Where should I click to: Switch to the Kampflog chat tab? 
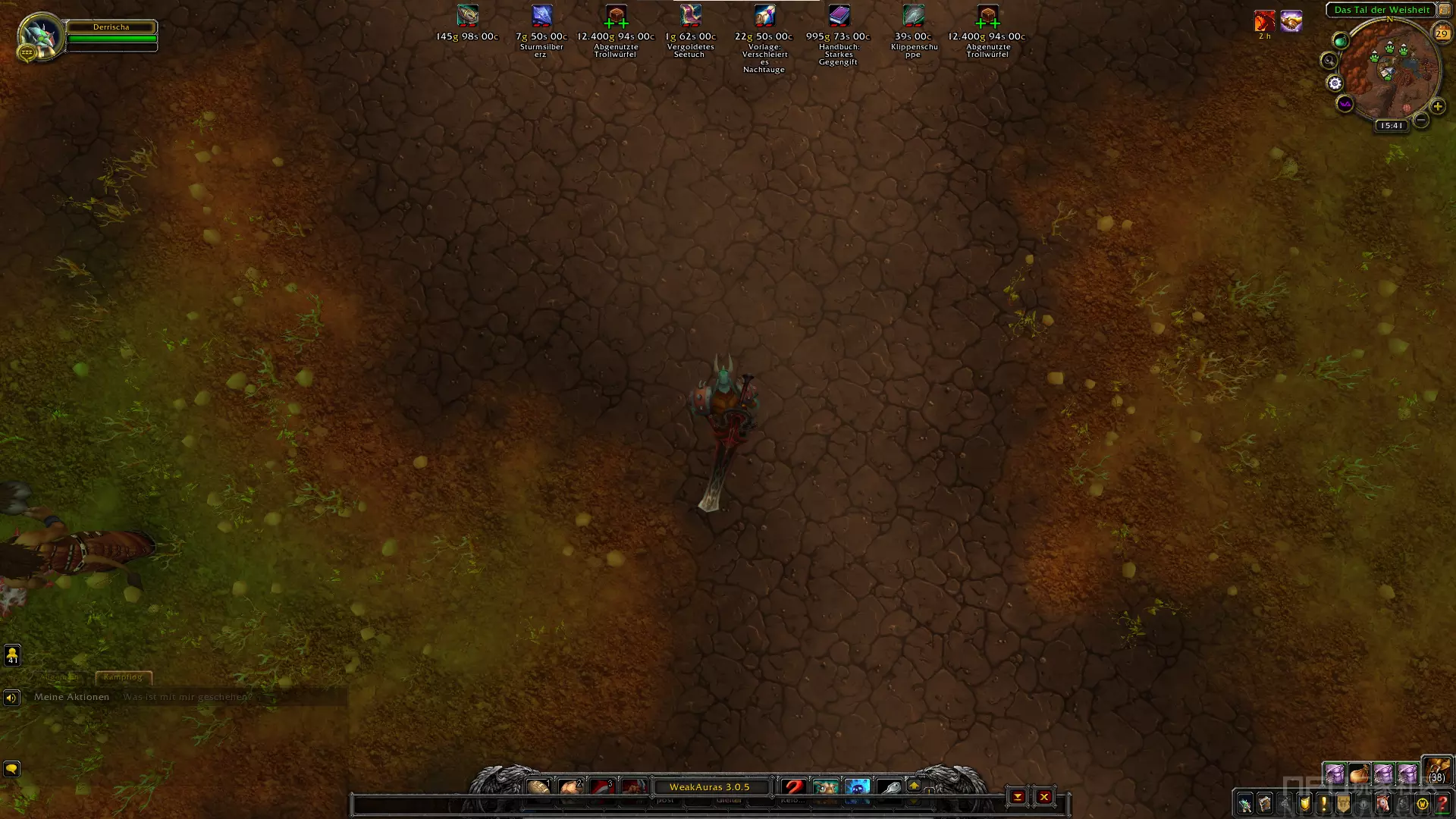click(x=123, y=677)
